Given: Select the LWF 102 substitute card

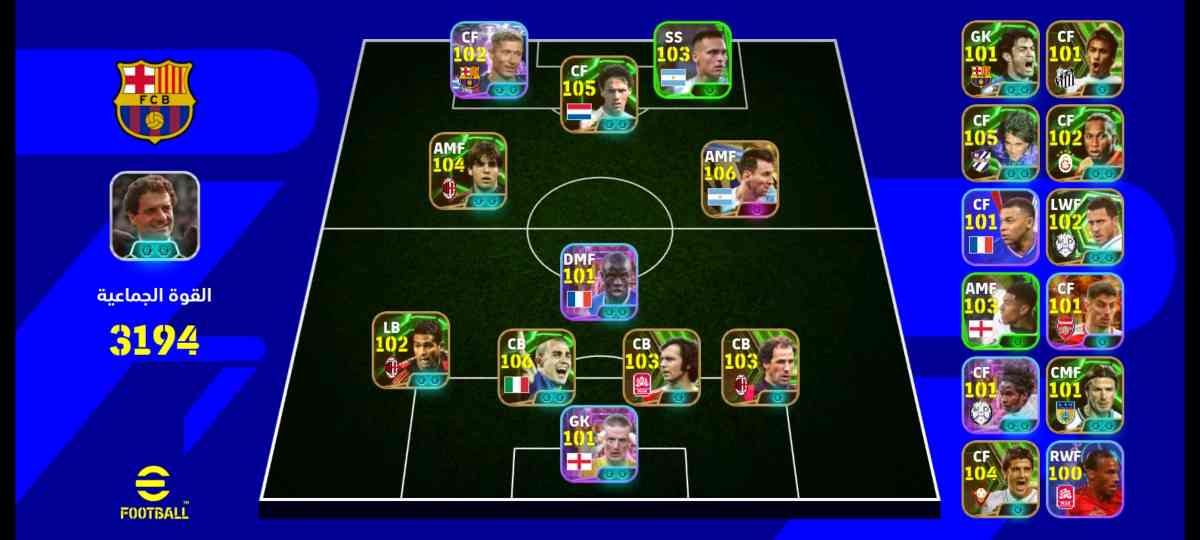Looking at the screenshot, I should [1085, 227].
